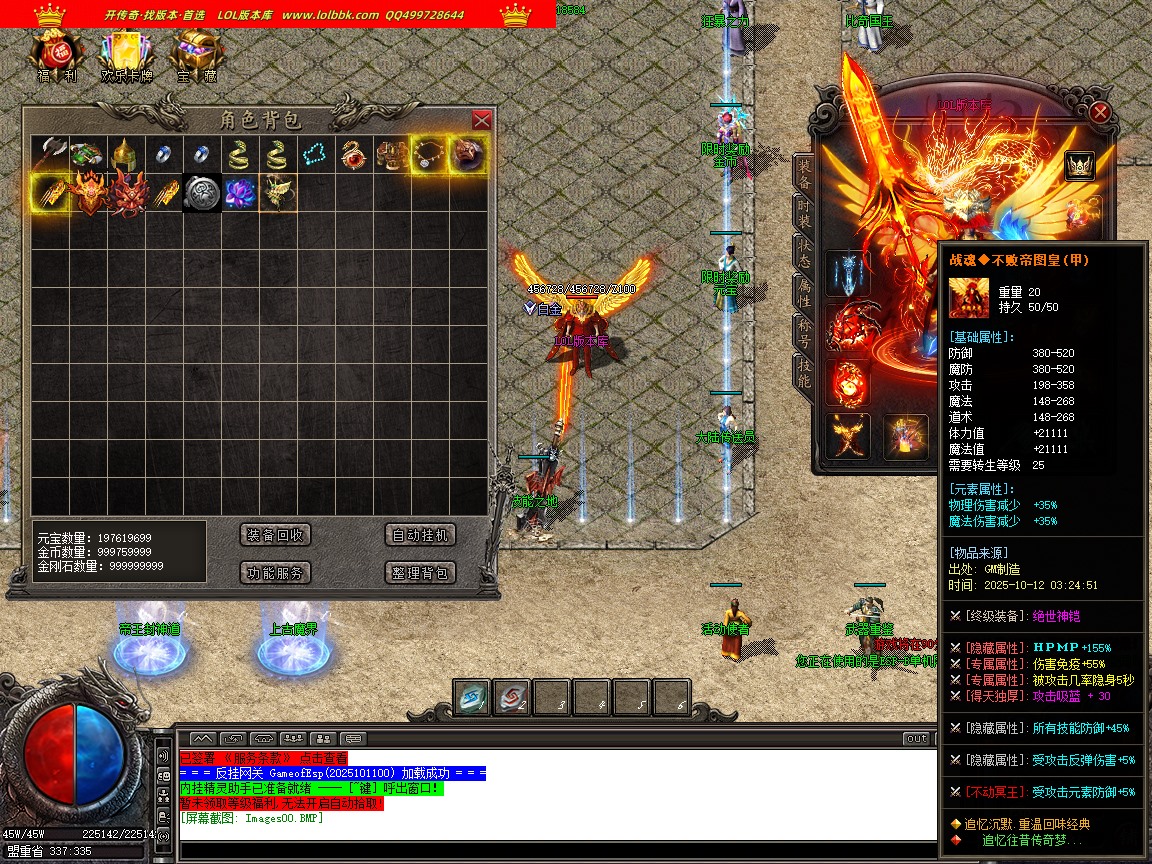Open the 功能服务 menu
The height and width of the screenshot is (864, 1152).
pyautogui.click(x=276, y=573)
